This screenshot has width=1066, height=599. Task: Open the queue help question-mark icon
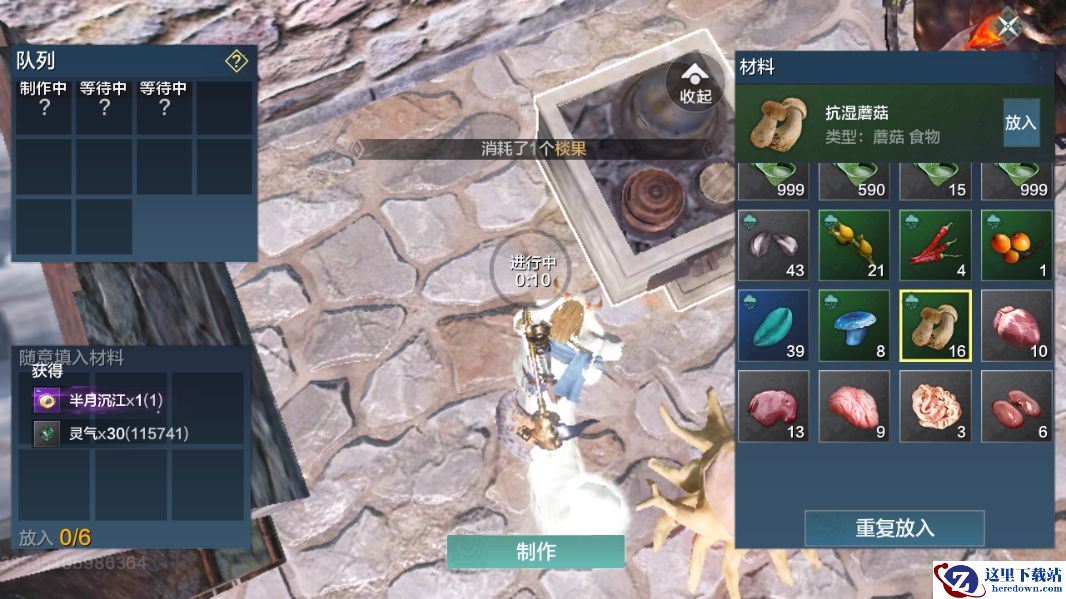click(x=236, y=62)
